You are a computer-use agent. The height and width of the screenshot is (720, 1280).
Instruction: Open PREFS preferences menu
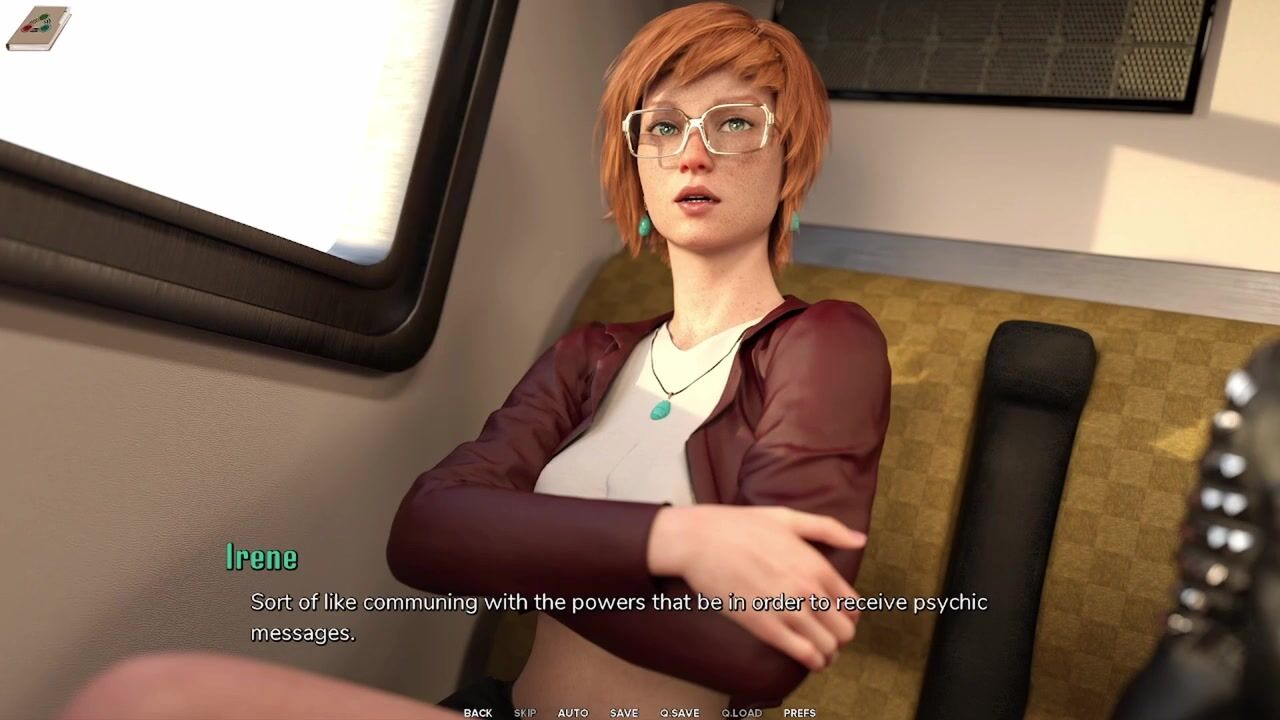(799, 713)
